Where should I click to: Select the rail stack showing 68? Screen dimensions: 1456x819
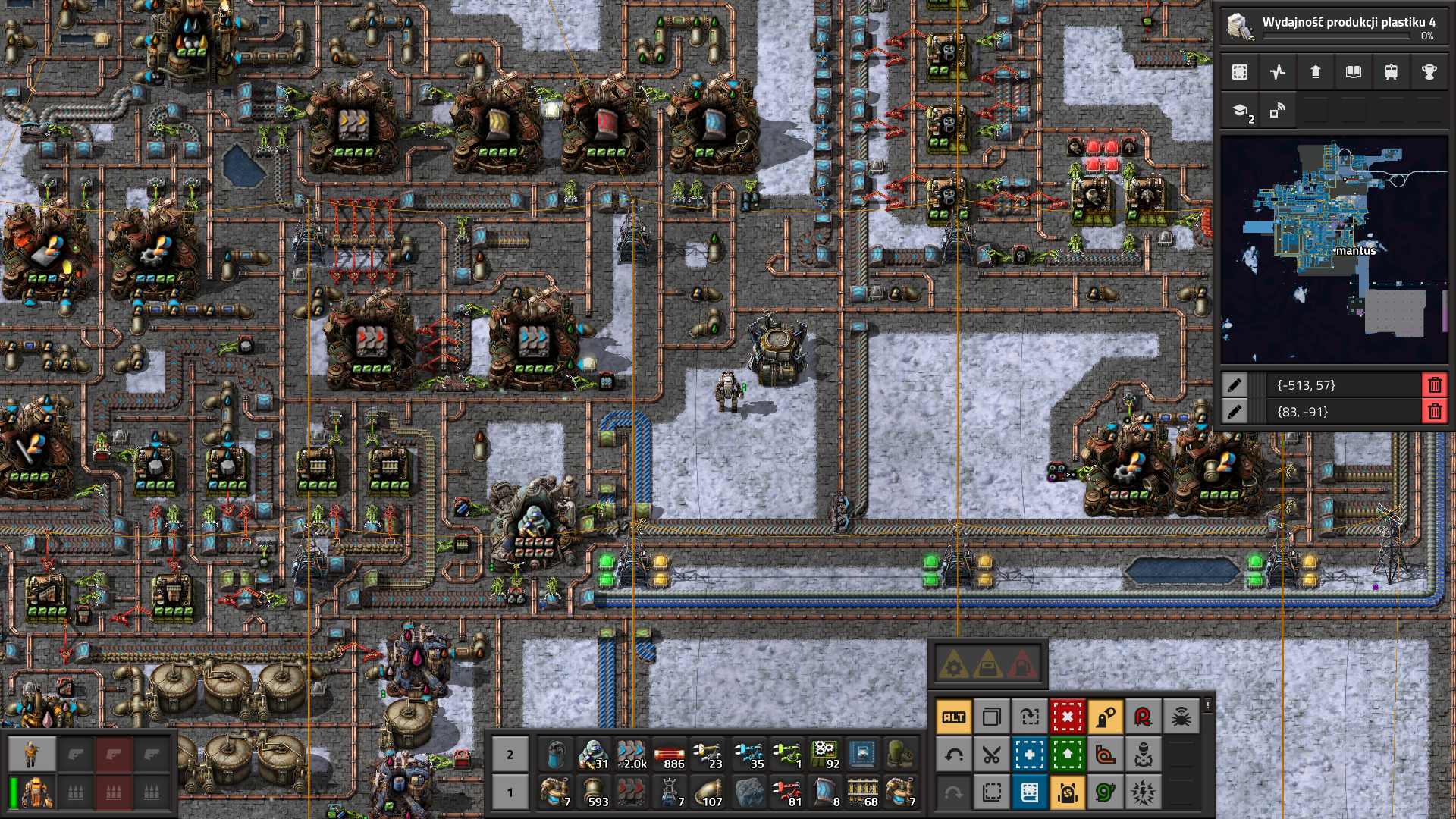tap(863, 792)
